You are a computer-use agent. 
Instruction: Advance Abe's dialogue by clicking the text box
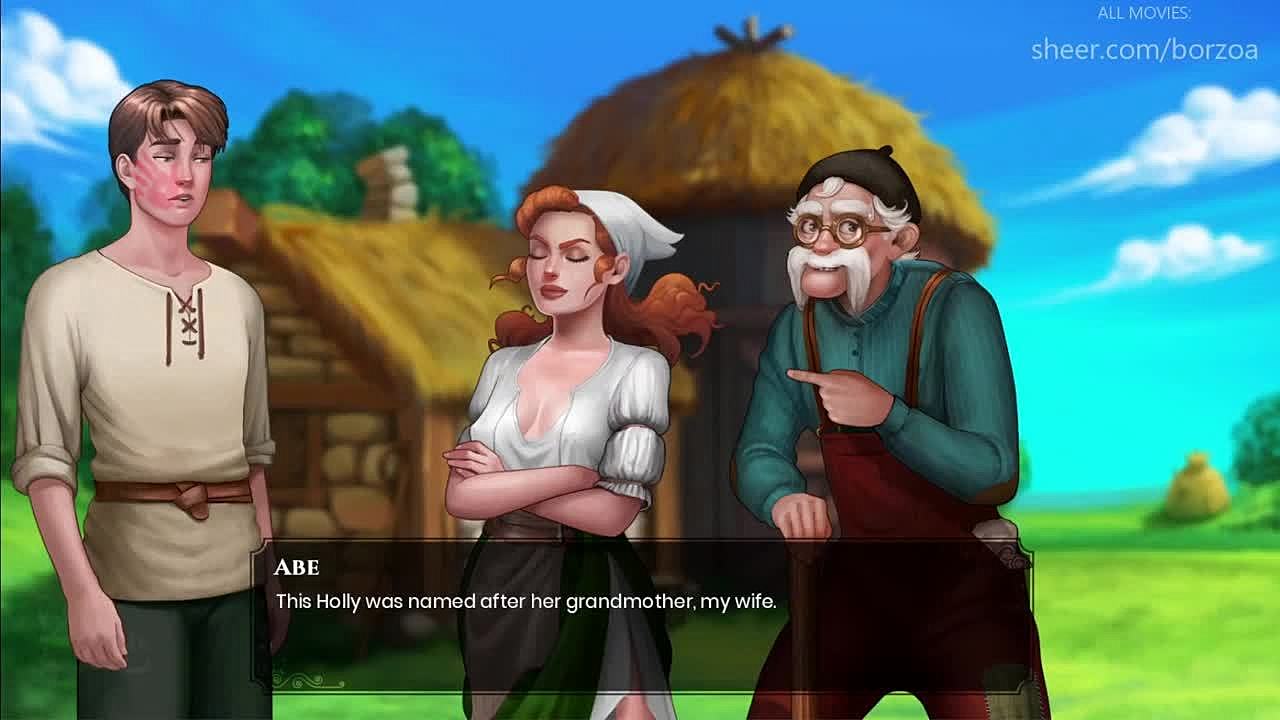[640, 615]
